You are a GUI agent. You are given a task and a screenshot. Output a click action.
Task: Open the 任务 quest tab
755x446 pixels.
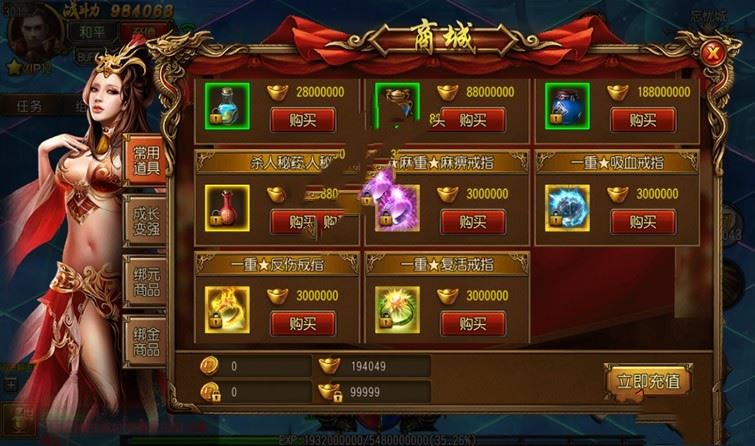(x=29, y=105)
